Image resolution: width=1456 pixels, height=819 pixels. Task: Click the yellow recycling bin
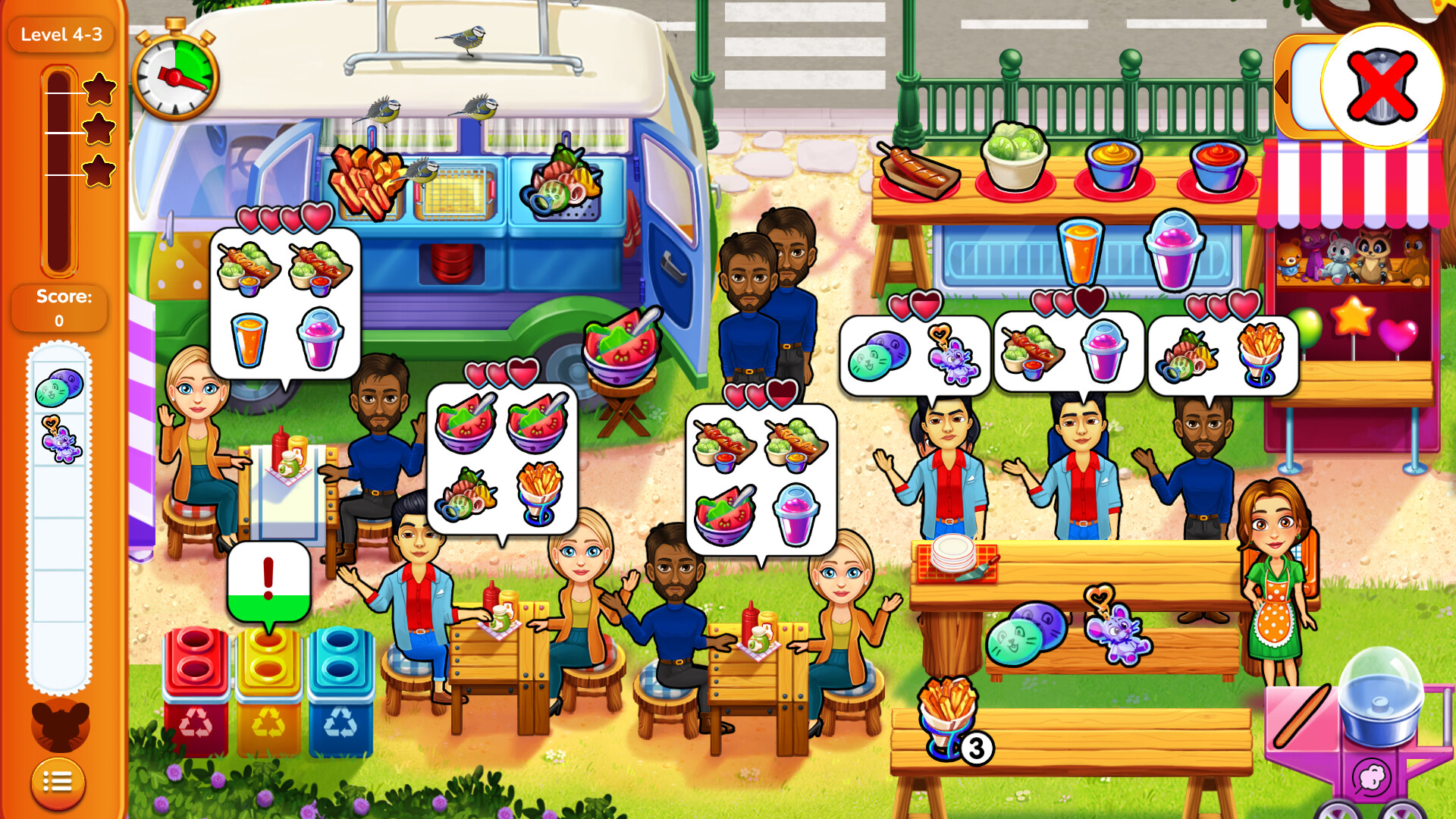click(269, 682)
